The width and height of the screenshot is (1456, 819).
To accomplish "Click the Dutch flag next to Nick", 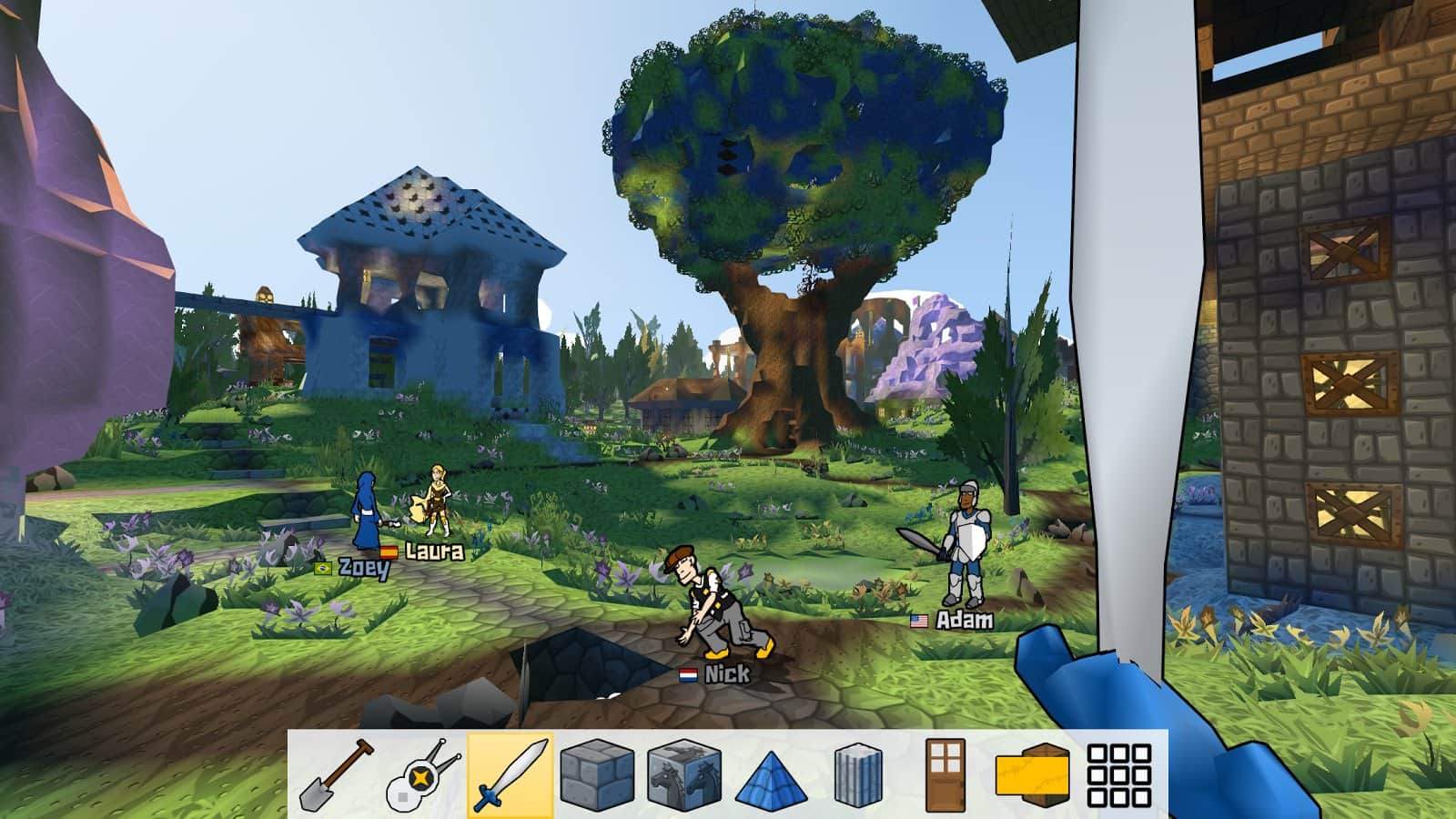I will click(689, 675).
